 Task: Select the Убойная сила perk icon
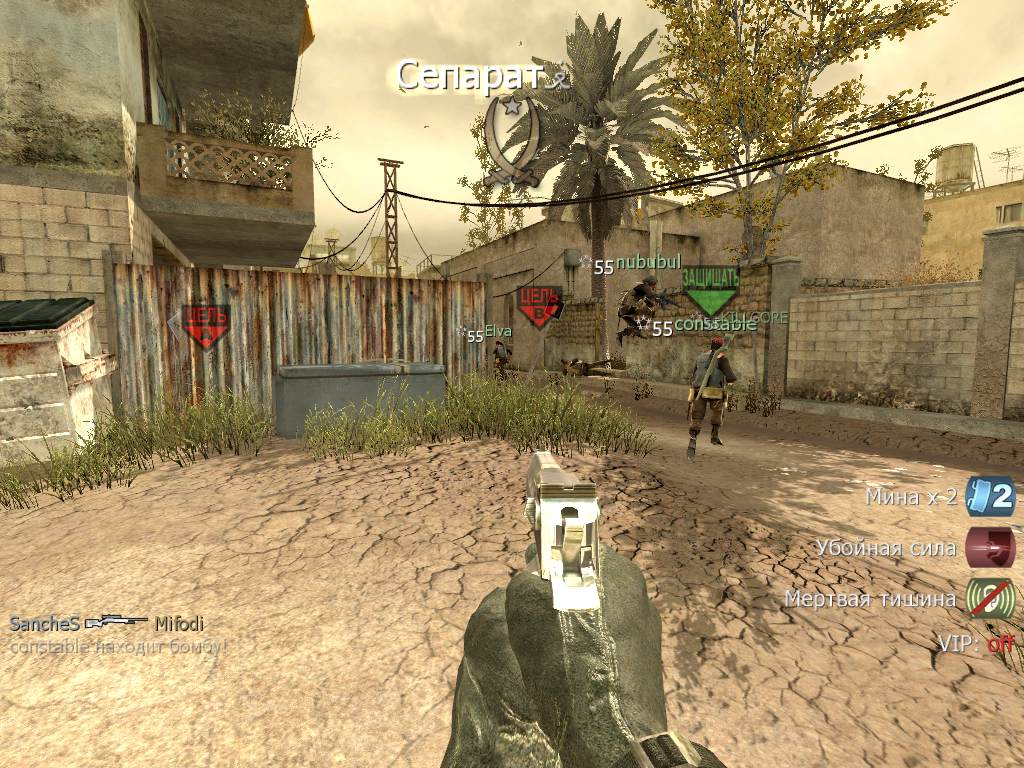pyautogui.click(x=990, y=548)
